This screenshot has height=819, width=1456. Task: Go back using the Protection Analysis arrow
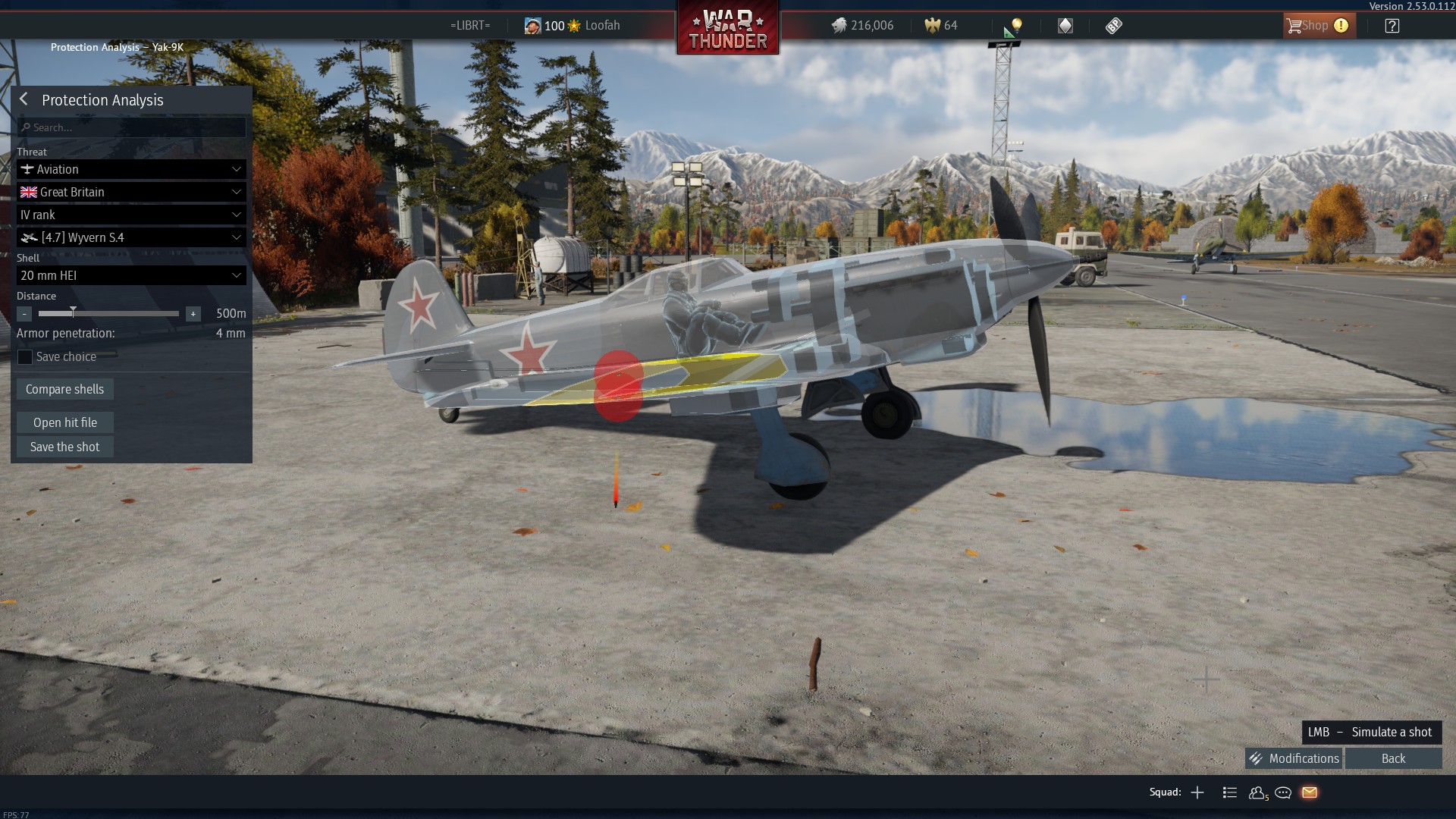(24, 99)
